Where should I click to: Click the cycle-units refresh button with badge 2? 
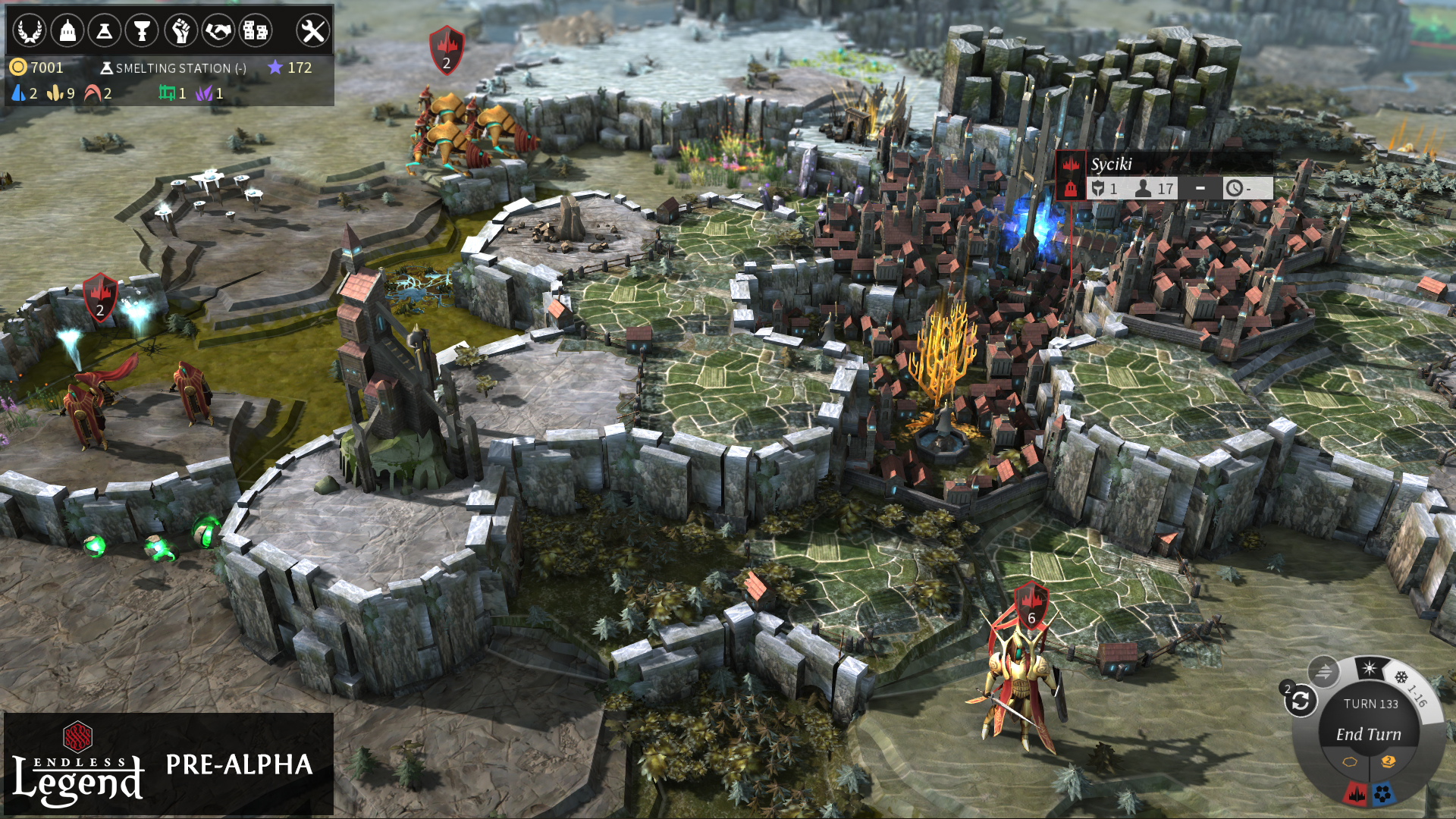[1299, 702]
